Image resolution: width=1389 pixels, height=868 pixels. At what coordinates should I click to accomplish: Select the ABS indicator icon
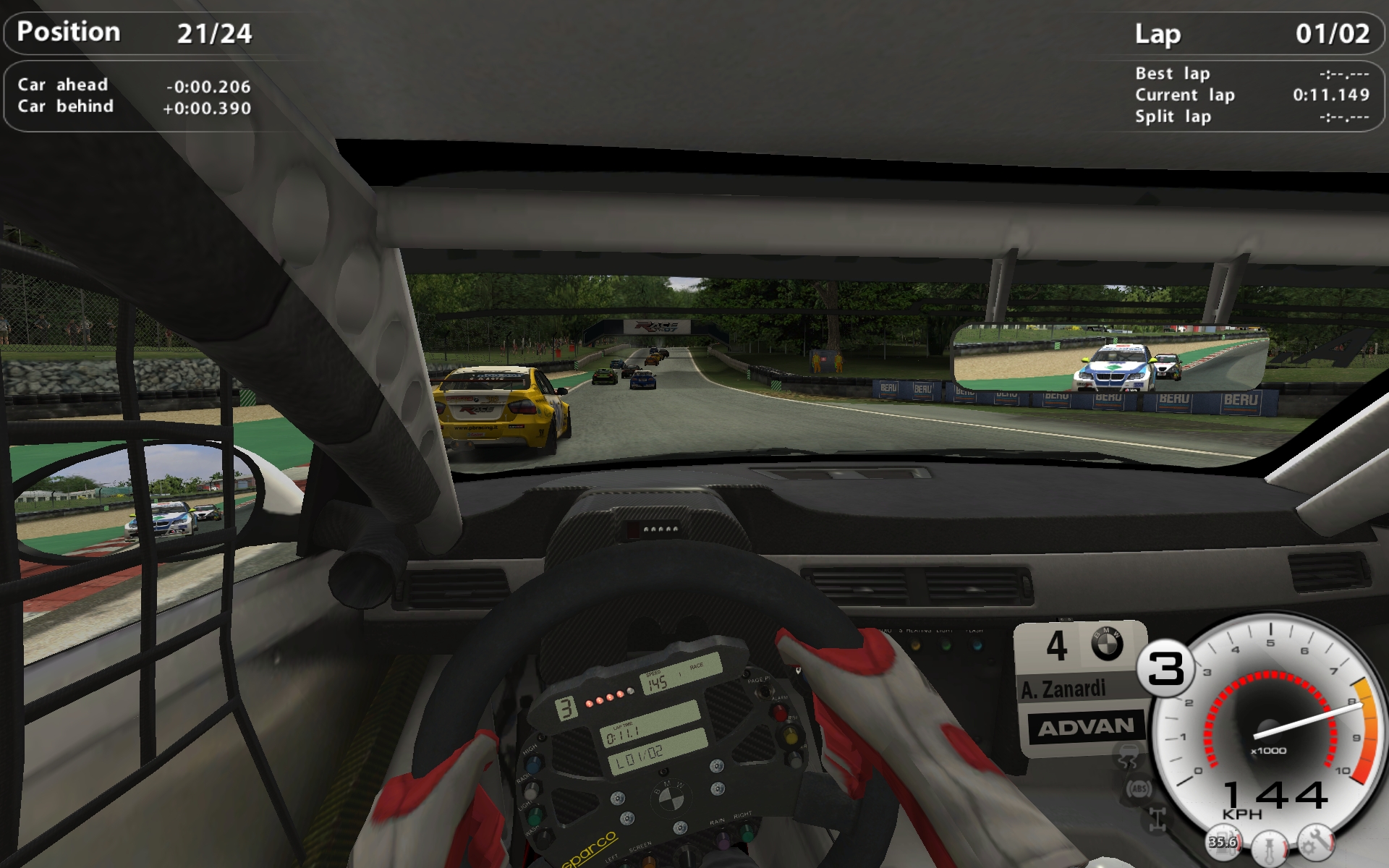click(x=1139, y=788)
